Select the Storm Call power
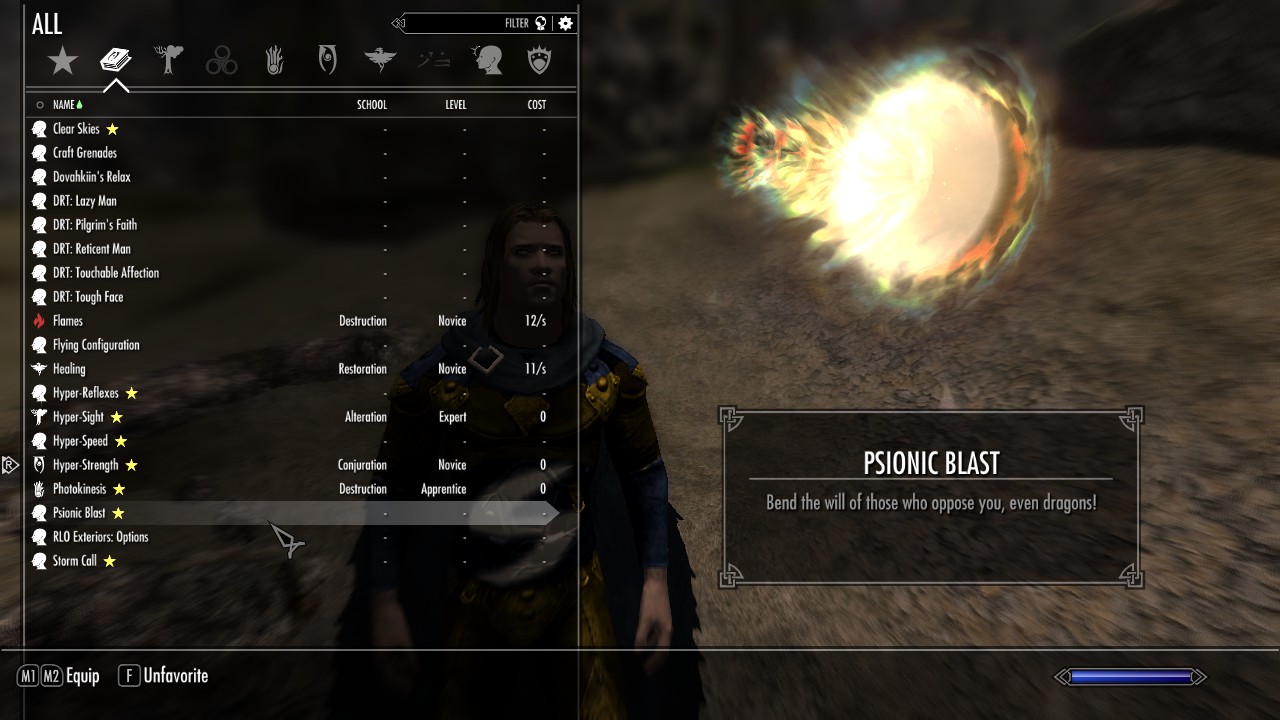Image resolution: width=1280 pixels, height=720 pixels. [x=75, y=561]
